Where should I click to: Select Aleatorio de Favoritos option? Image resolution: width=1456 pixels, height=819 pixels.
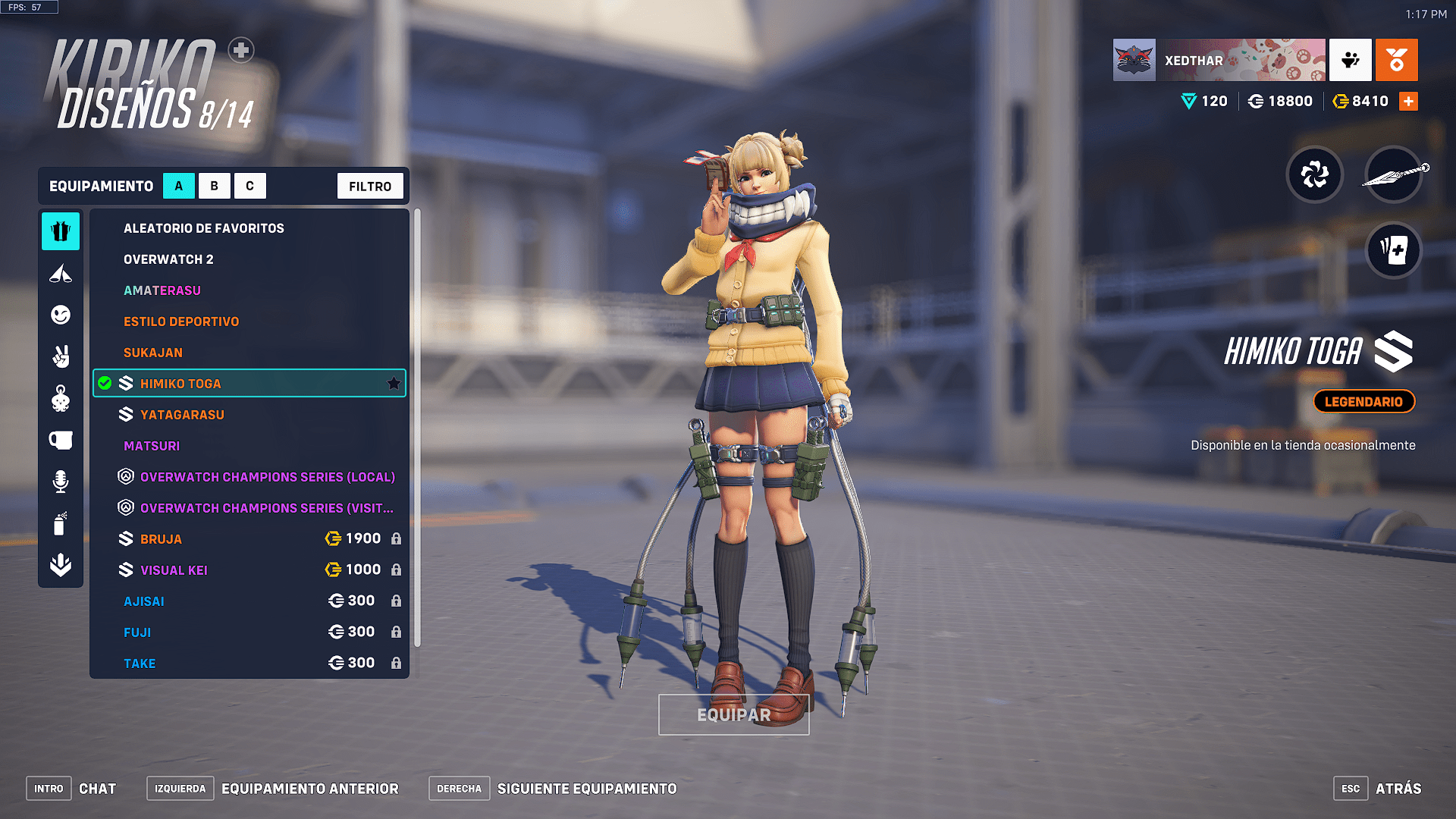(x=204, y=228)
